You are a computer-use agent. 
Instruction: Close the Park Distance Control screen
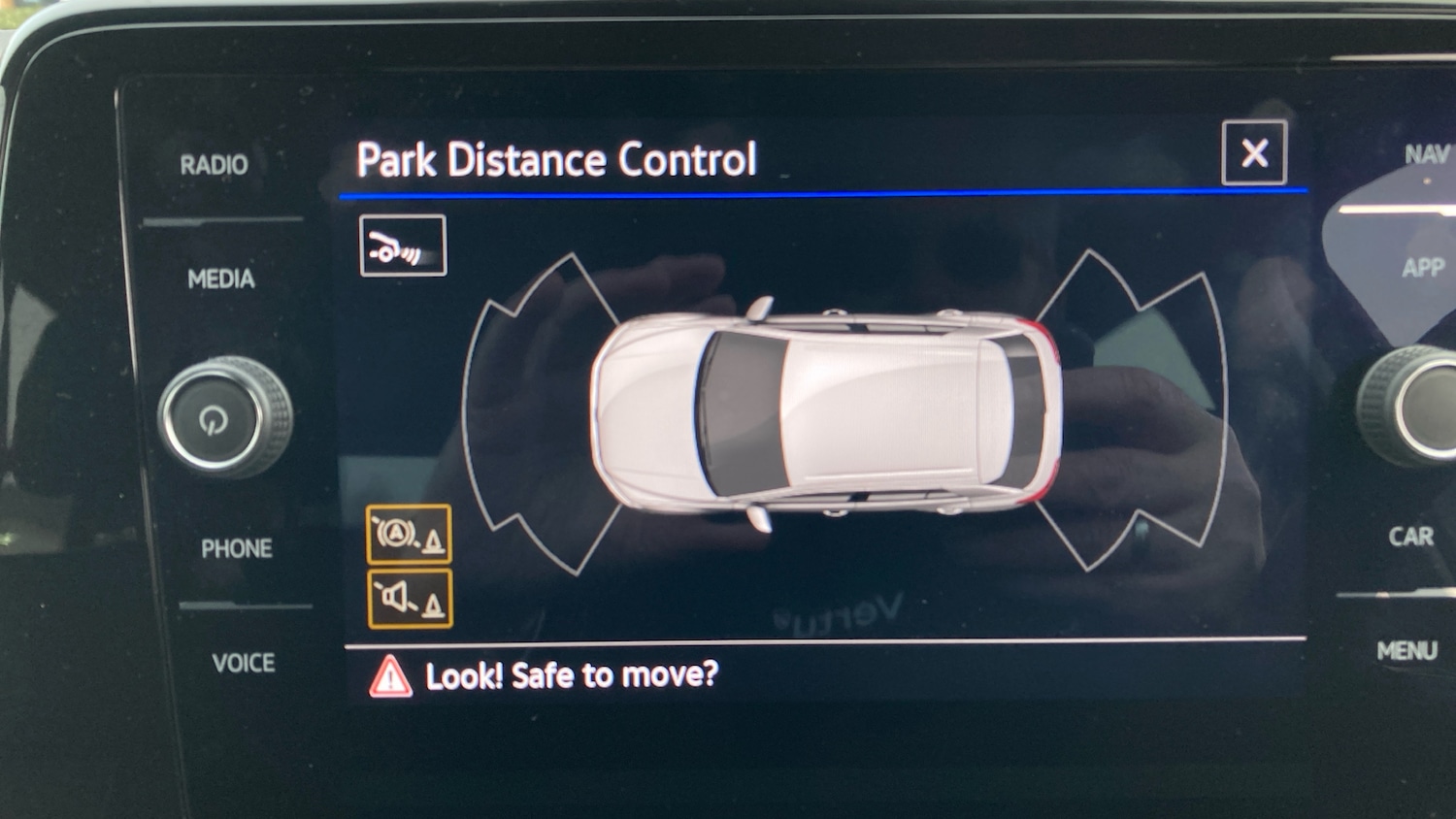tap(1254, 153)
